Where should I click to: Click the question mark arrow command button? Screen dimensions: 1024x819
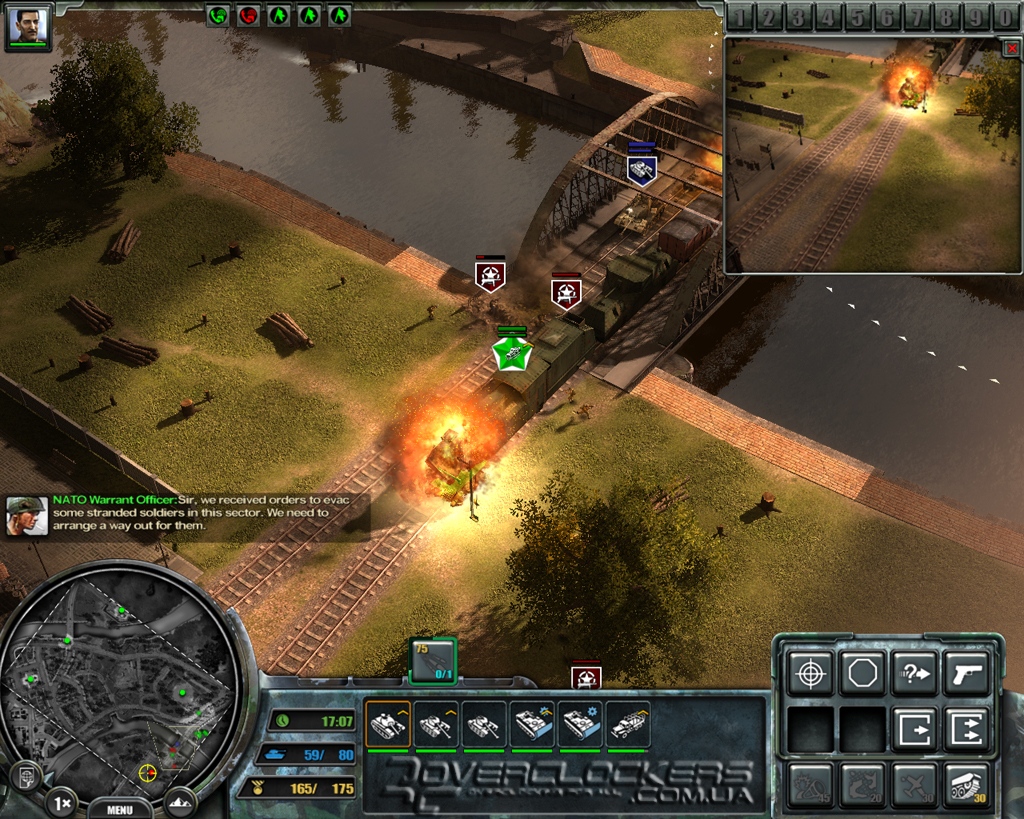913,674
